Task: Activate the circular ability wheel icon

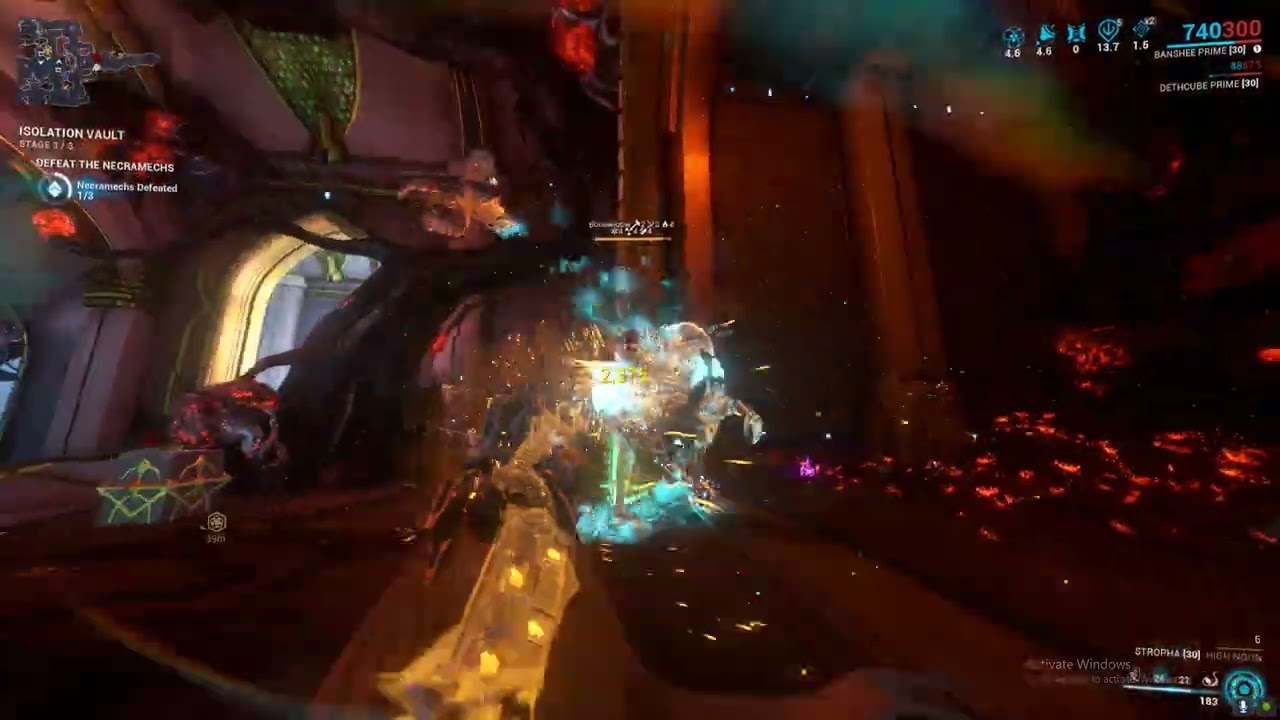Action: [x=1244, y=687]
